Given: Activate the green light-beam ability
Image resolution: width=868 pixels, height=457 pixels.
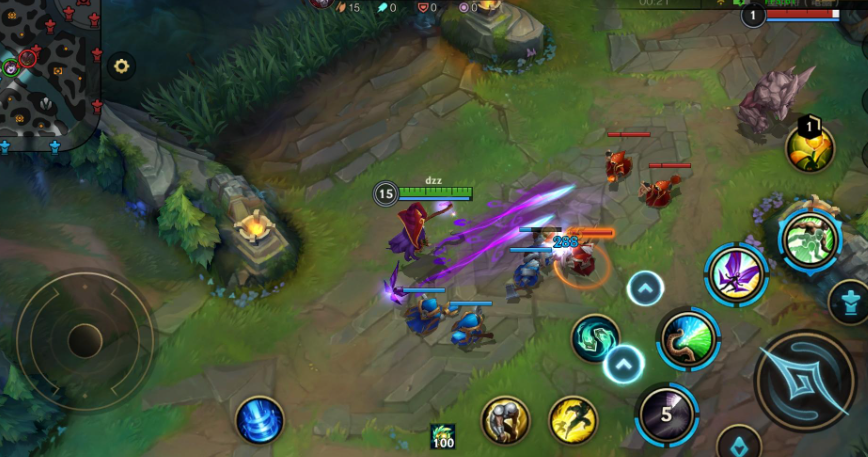Looking at the screenshot, I should [688, 339].
